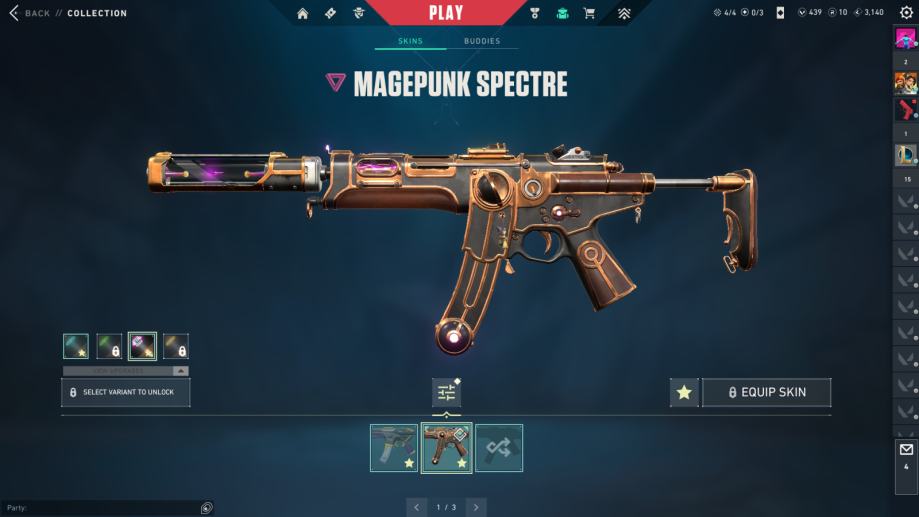This screenshot has height=517, width=919.
Task: Switch to the Buddies tab
Action: (x=482, y=41)
